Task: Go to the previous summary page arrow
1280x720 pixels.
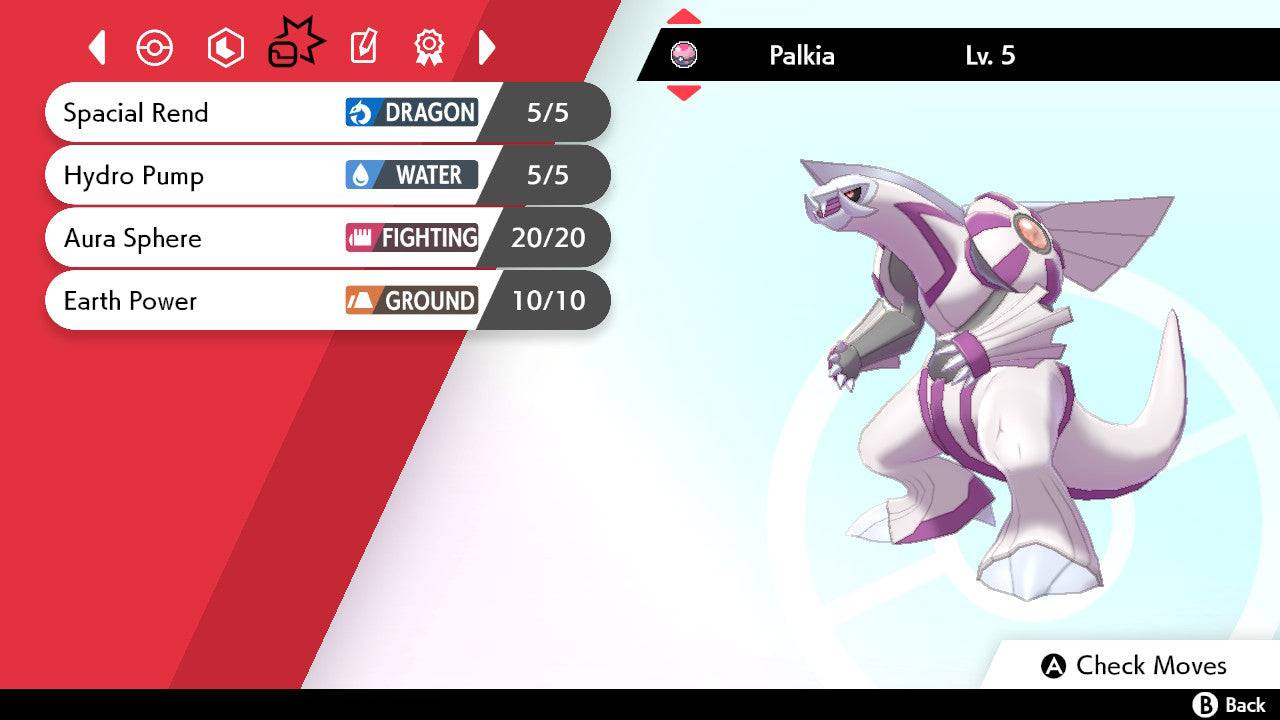Action: pyautogui.click(x=97, y=47)
